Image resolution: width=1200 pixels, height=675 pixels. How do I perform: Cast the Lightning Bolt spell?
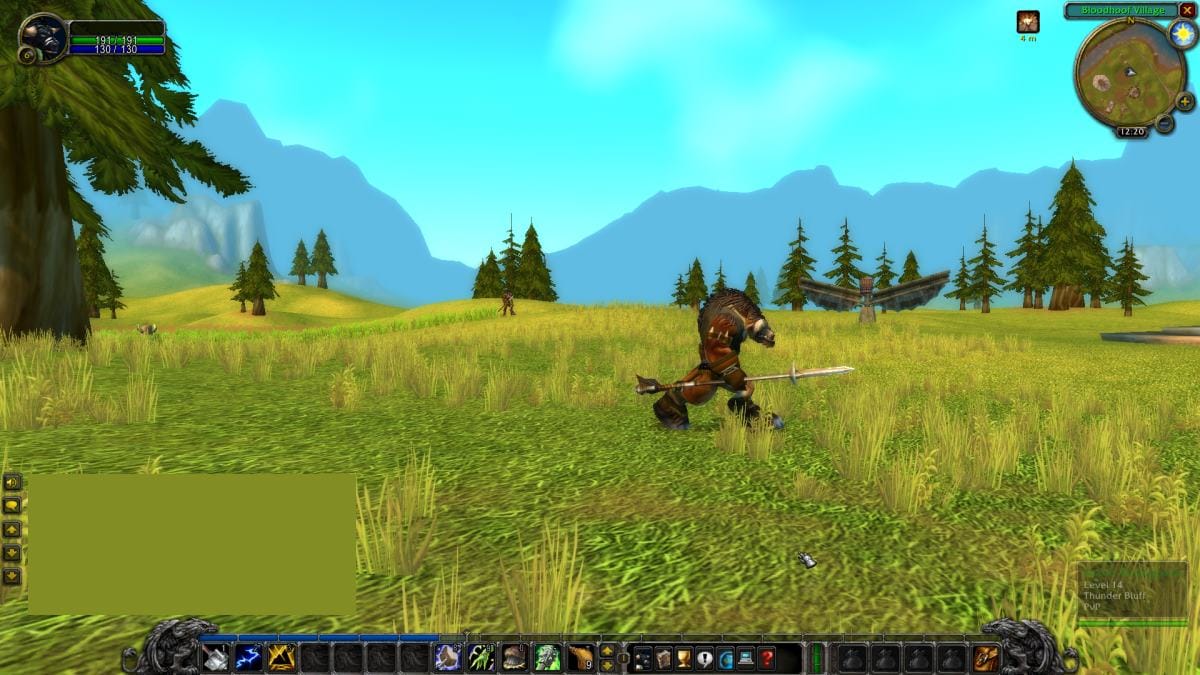point(248,657)
